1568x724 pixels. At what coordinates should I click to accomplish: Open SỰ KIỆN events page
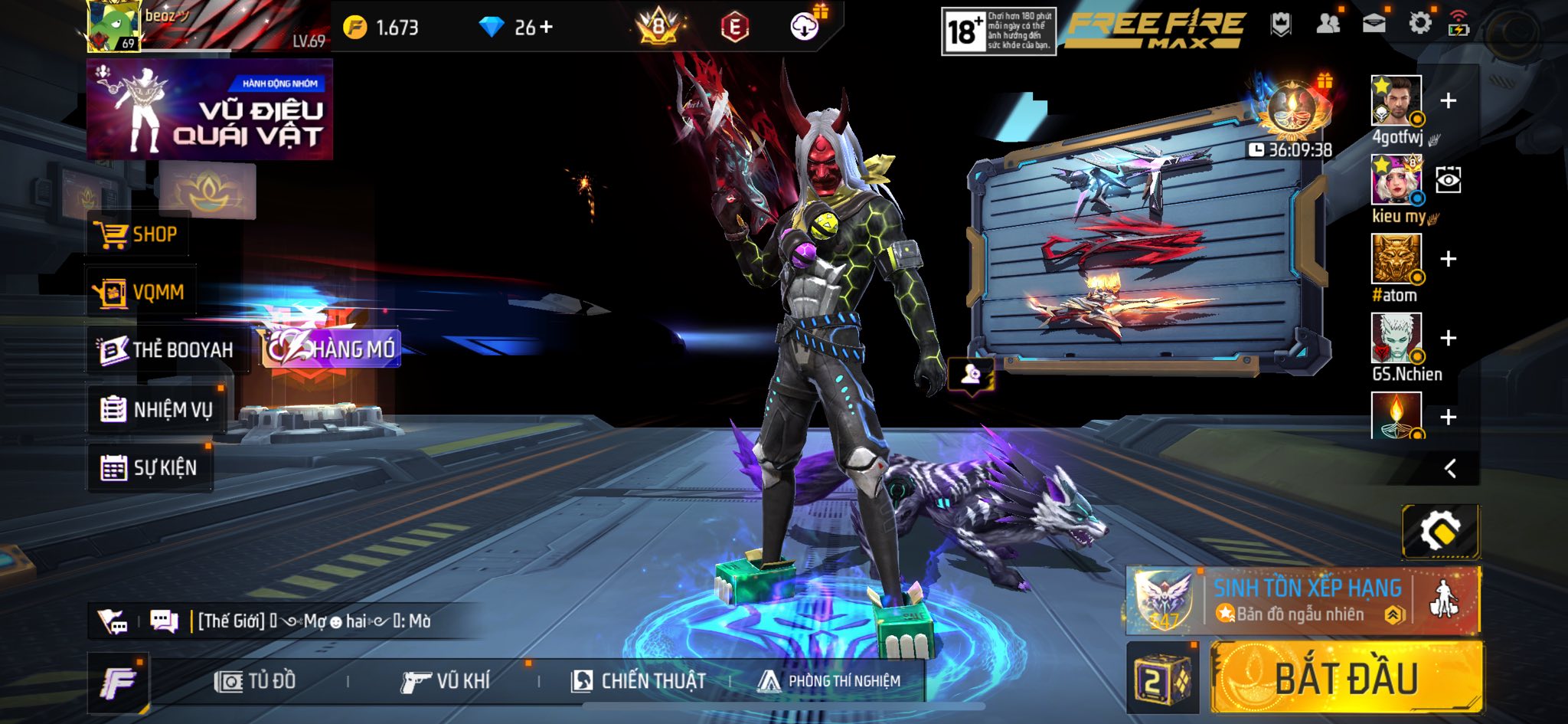[149, 467]
